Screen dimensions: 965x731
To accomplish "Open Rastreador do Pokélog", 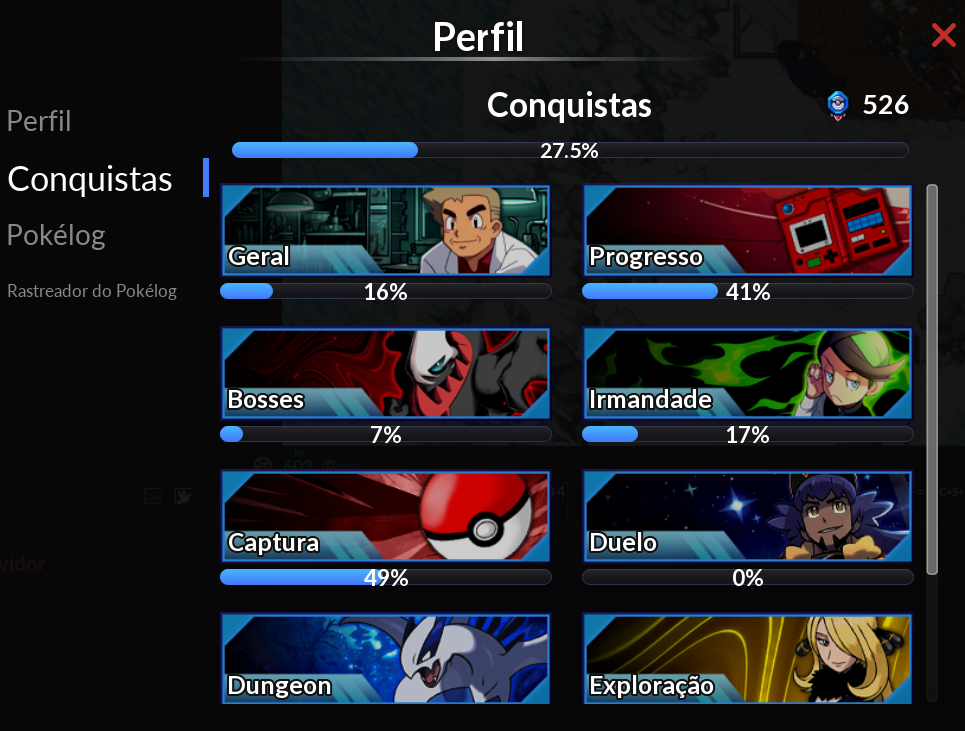I will [x=92, y=291].
